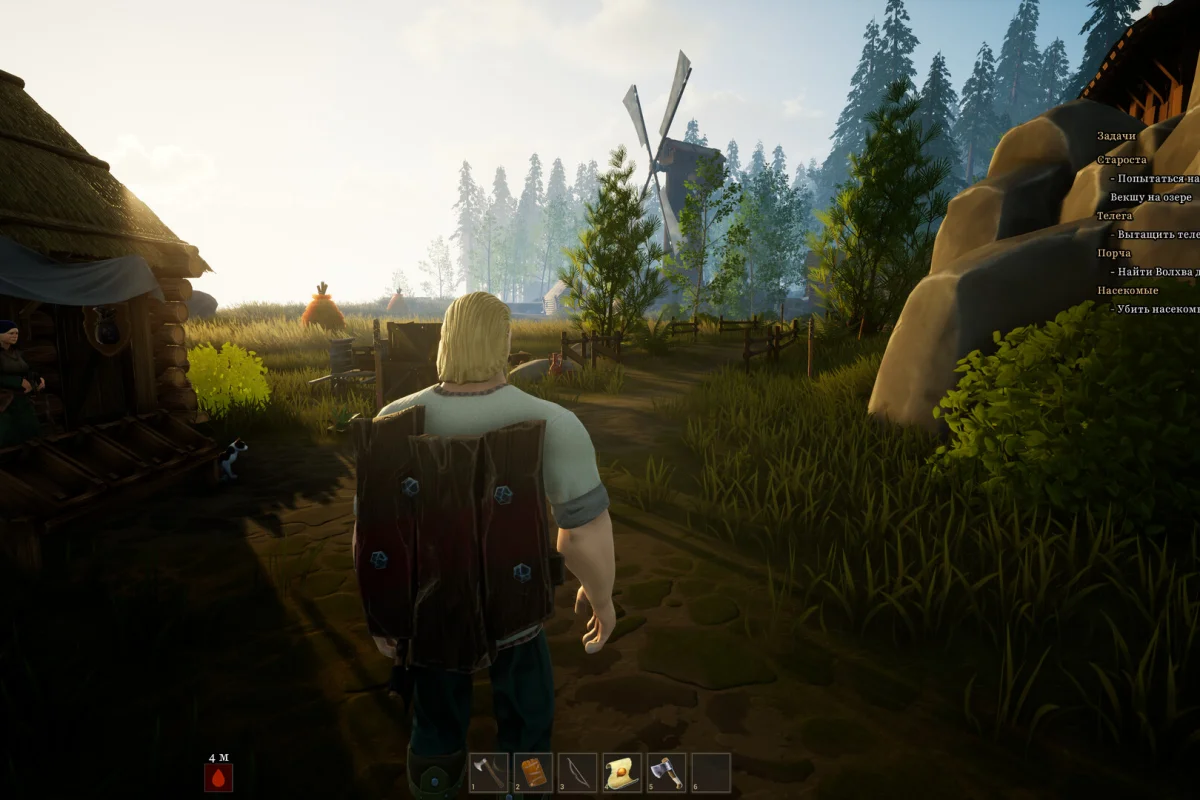Open the Задачи quest tracker header
The image size is (1200, 800).
[x=1116, y=136]
